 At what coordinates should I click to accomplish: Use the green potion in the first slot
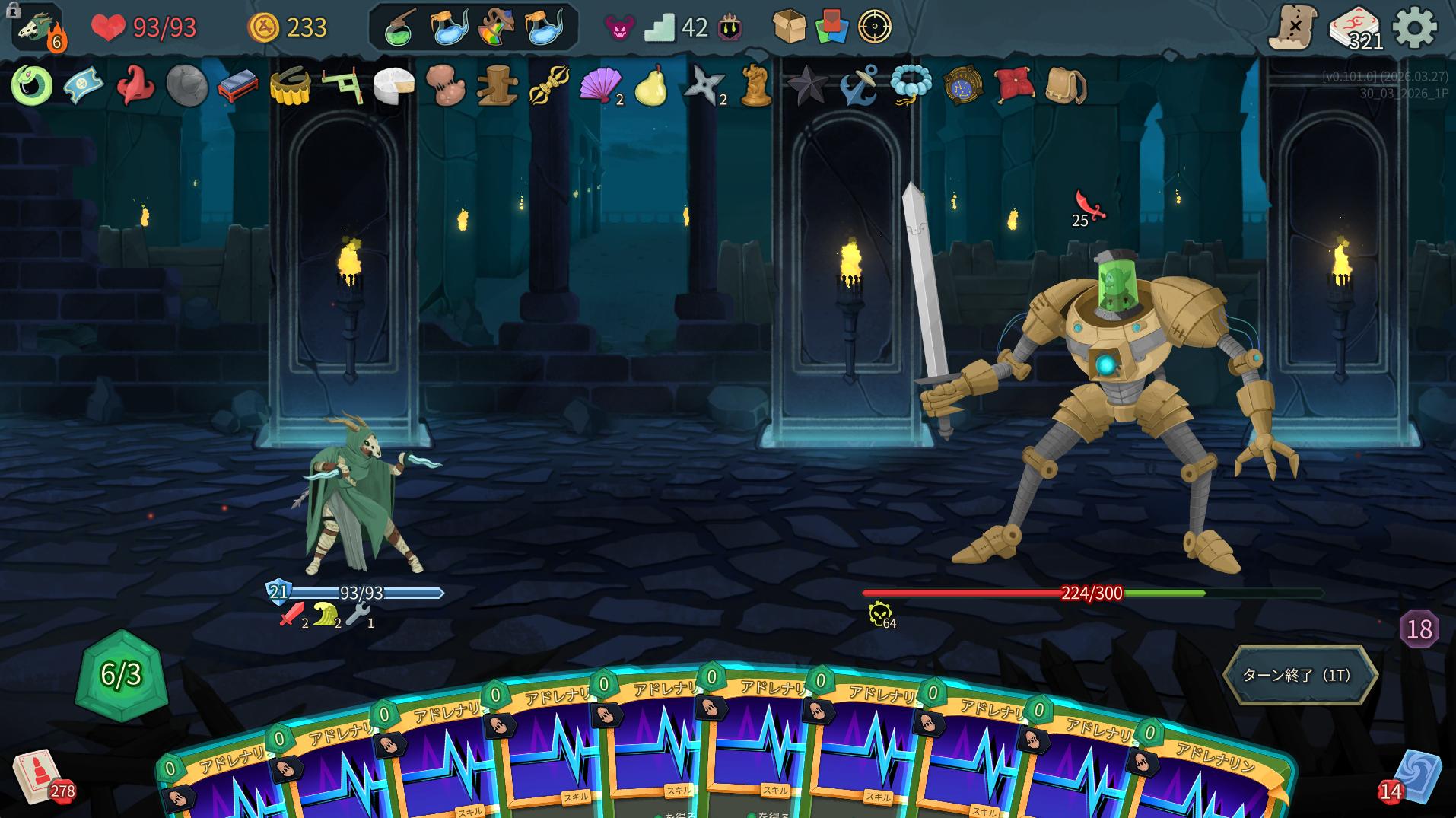point(399,28)
